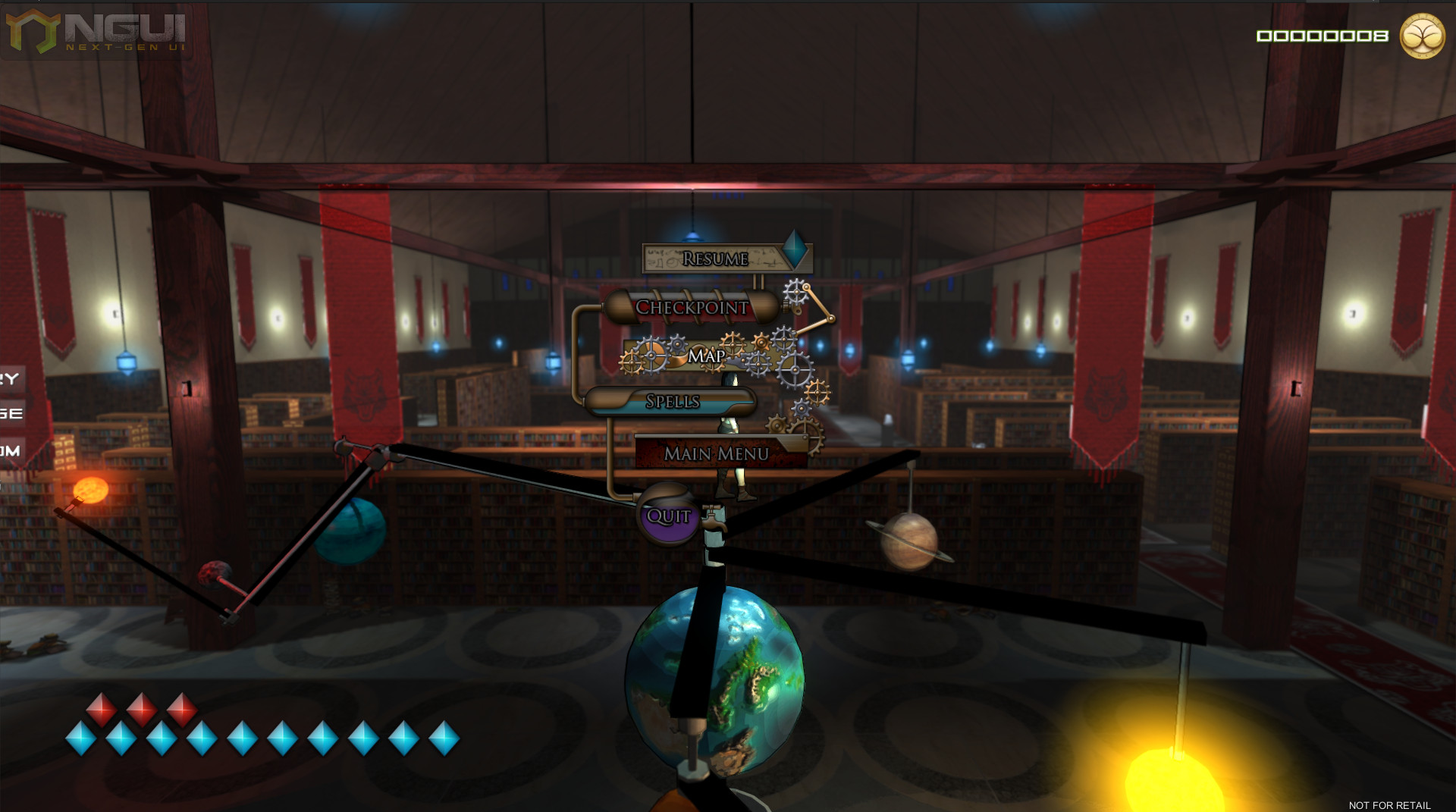1456x812 pixels.
Task: Select the cut-off button ending in "RY"
Action: [x=11, y=378]
